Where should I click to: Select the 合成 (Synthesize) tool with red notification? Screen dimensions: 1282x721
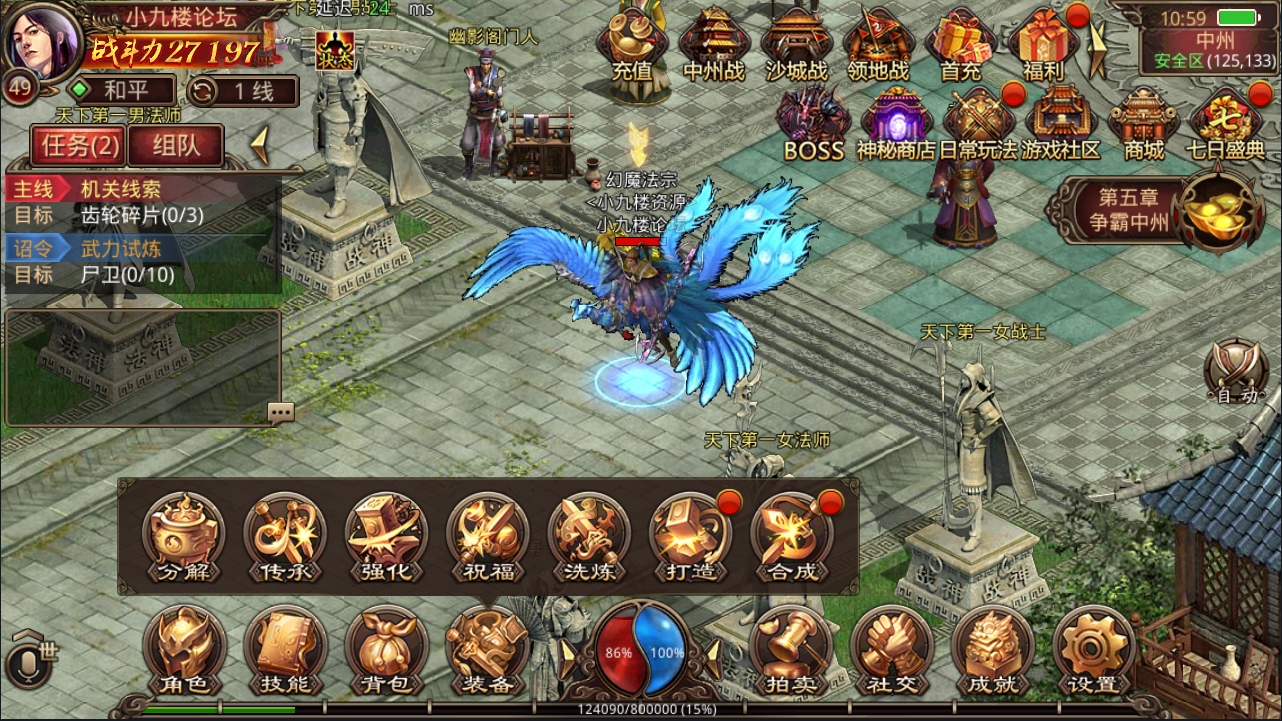790,538
